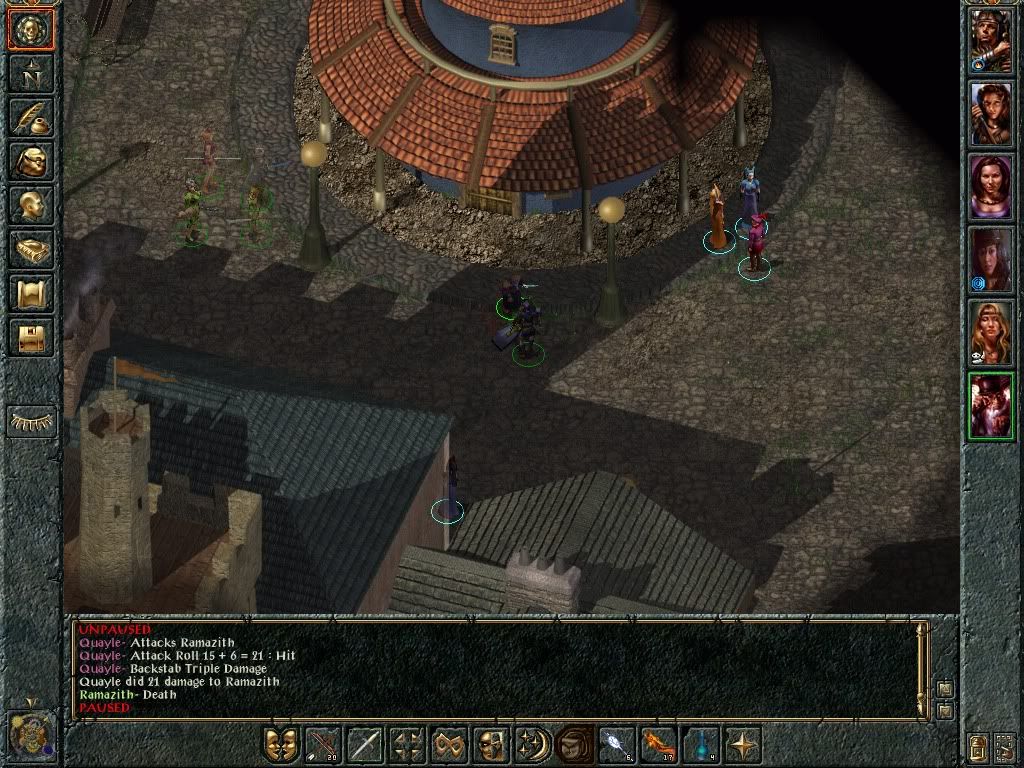The height and width of the screenshot is (768, 1024).
Task: Select the green-highlighted gnome portrait
Action: (990, 406)
